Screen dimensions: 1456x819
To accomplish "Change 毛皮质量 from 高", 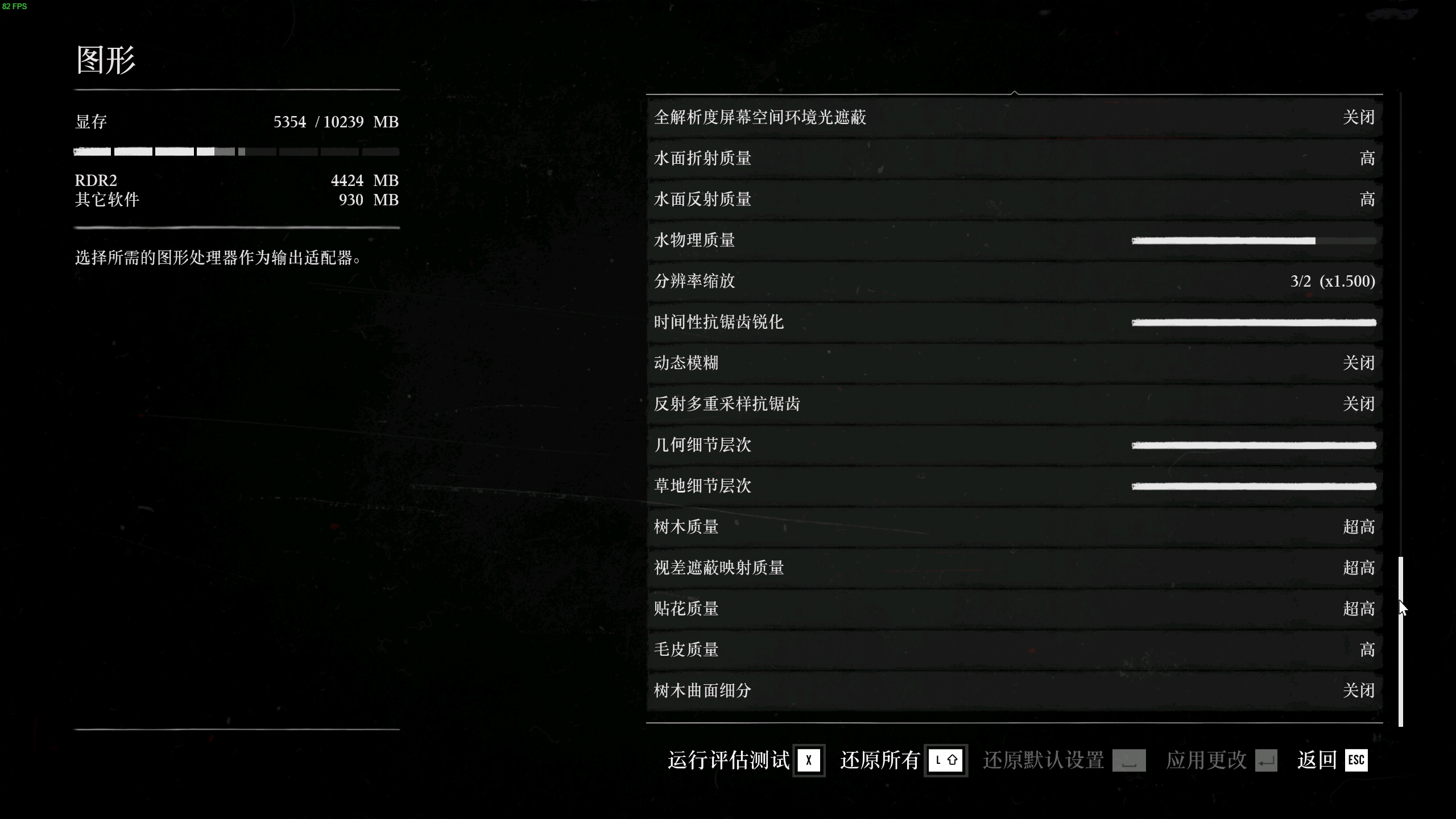I will coord(1012,650).
